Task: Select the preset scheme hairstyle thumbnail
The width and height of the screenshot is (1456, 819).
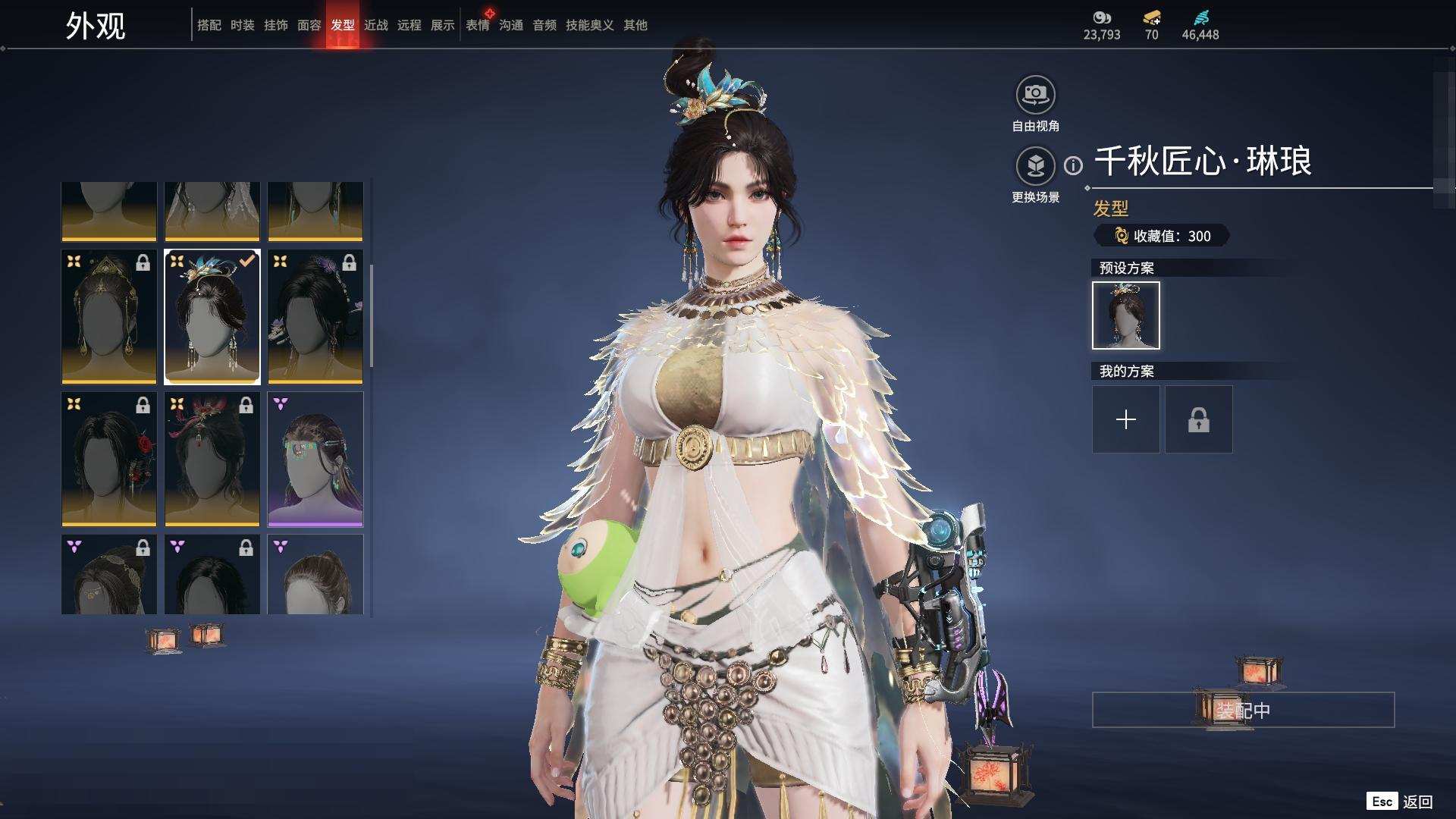Action: [1125, 315]
